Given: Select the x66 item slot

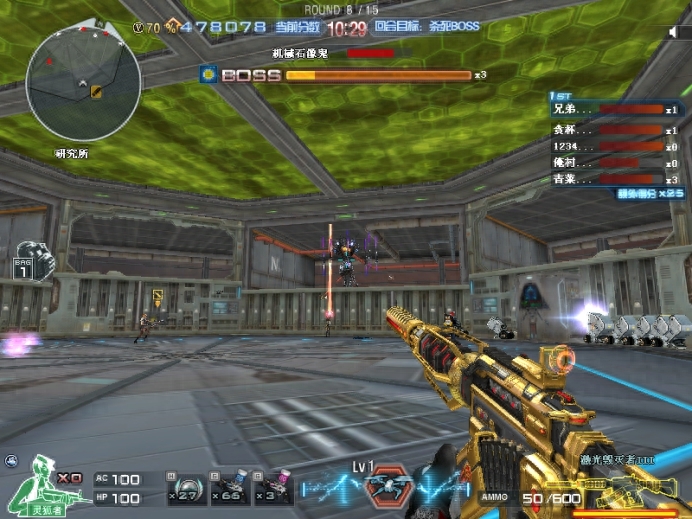Looking at the screenshot, I should 229,487.
